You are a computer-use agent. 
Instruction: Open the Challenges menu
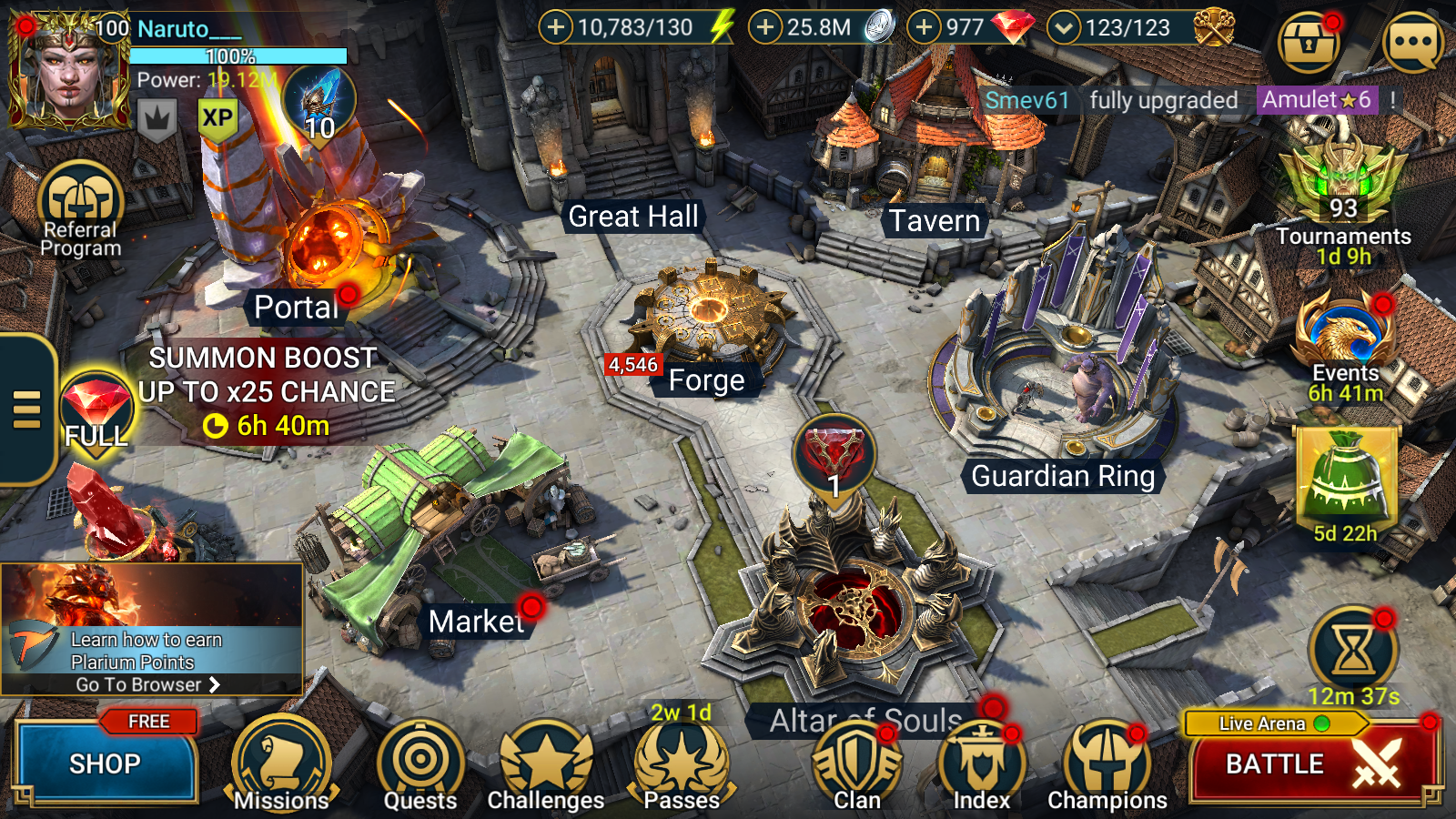546,764
